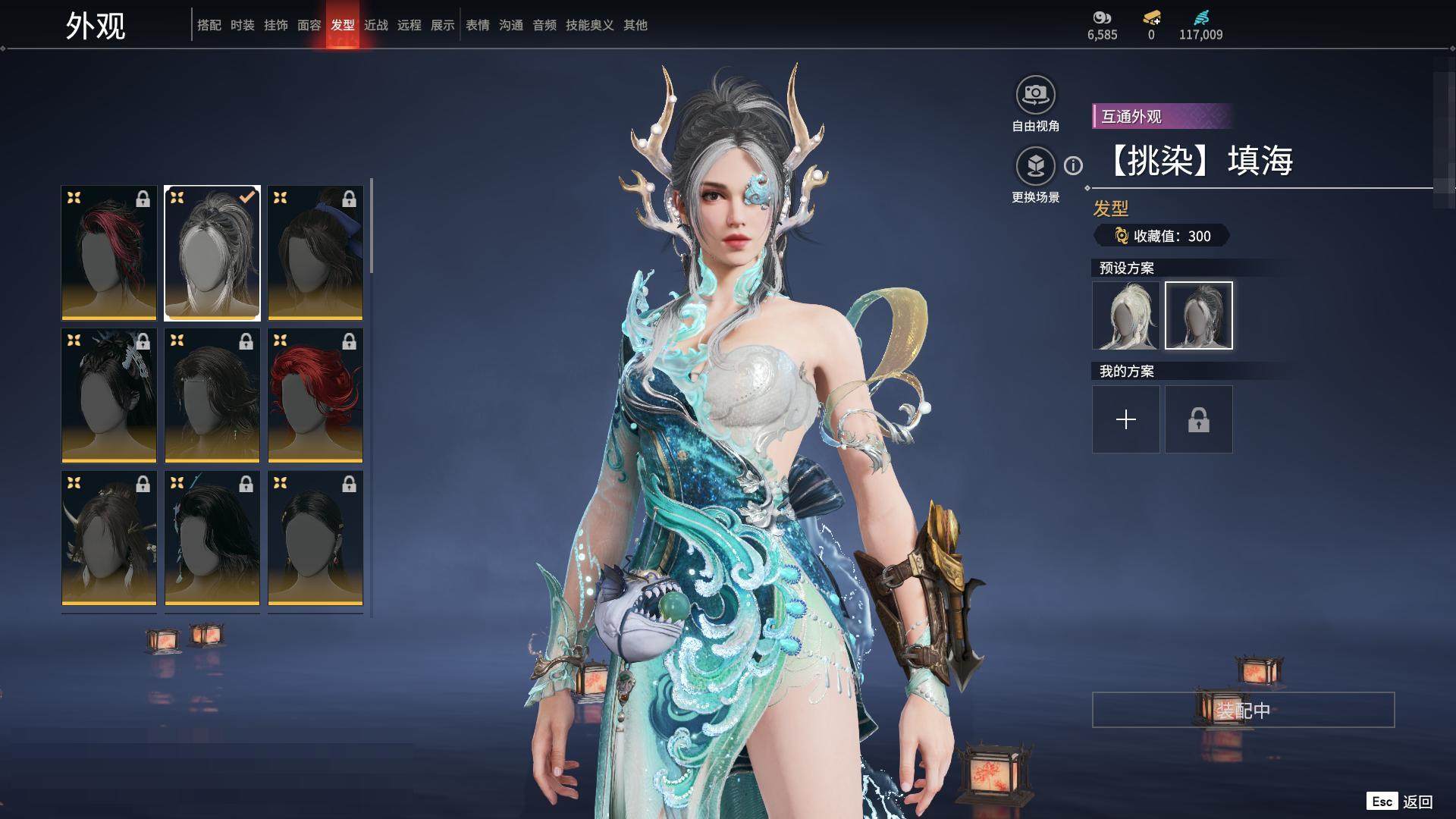Click the 装配中 equip button
The image size is (1456, 819).
(1243, 710)
